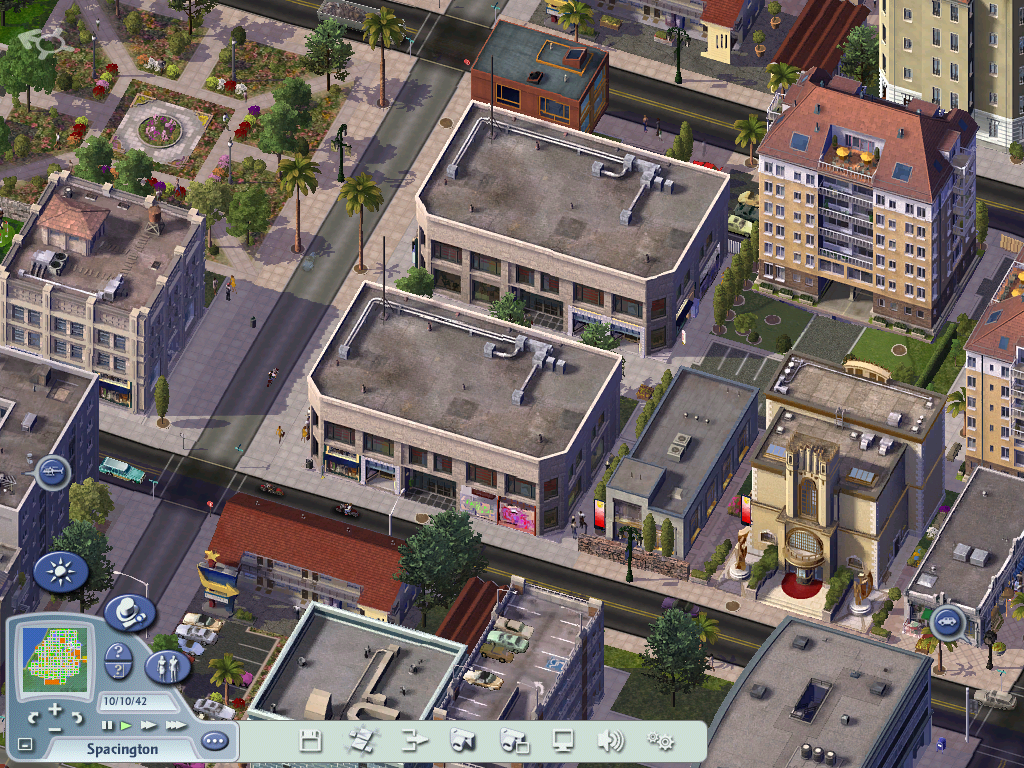
Task: Zoom in with the plus button
Action: click(55, 709)
